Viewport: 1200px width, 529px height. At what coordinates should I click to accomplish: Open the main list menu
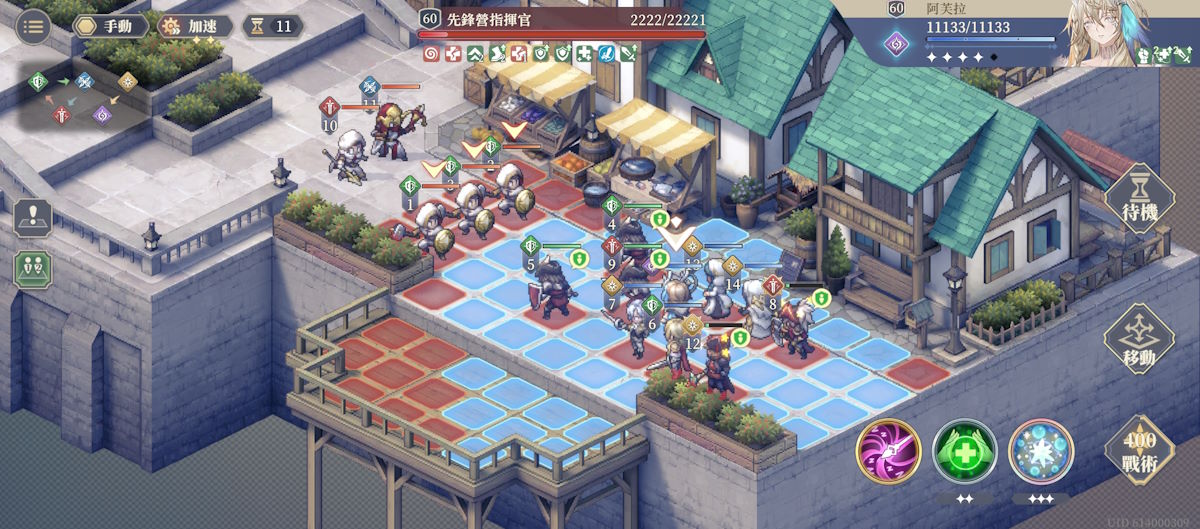(x=35, y=26)
